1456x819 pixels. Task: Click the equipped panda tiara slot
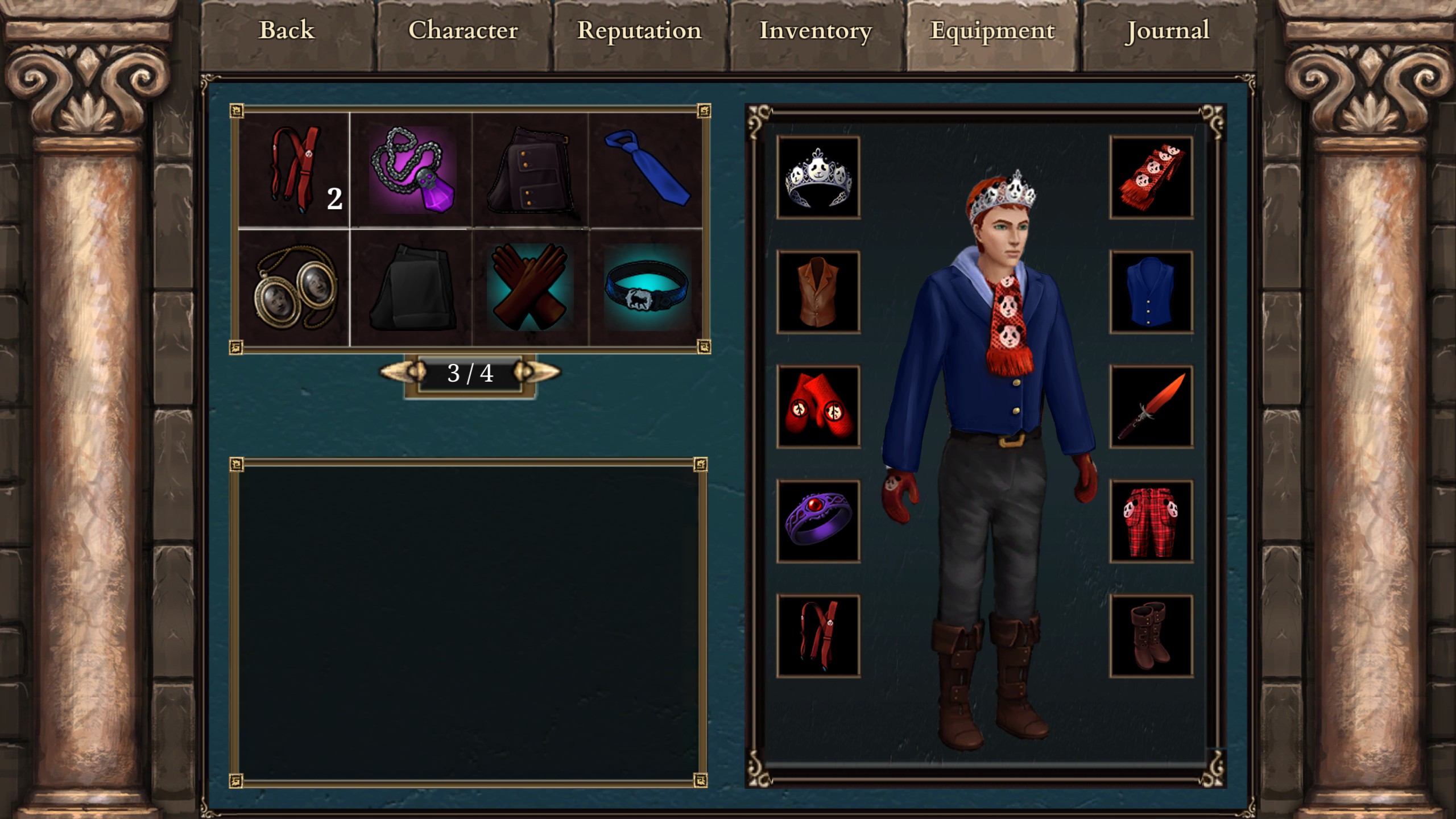818,177
